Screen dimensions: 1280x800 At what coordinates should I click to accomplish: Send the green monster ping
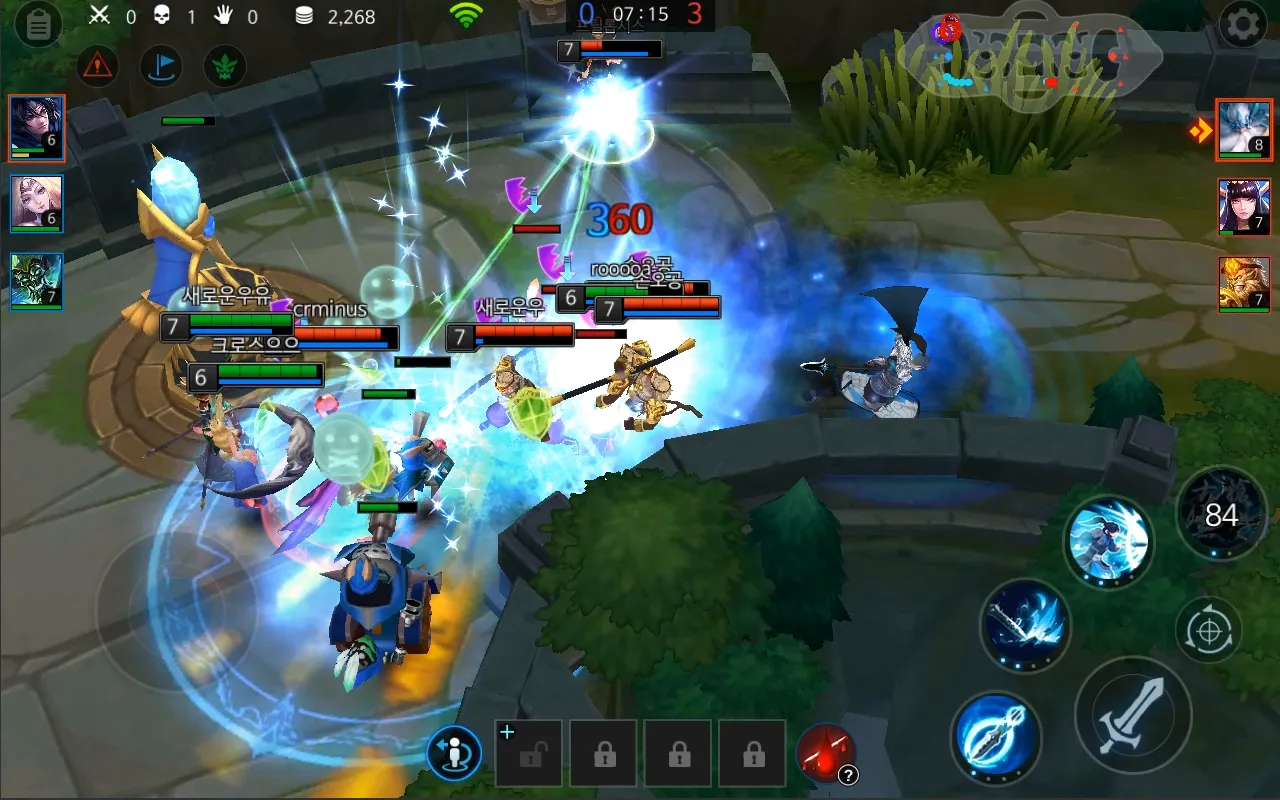[x=225, y=67]
